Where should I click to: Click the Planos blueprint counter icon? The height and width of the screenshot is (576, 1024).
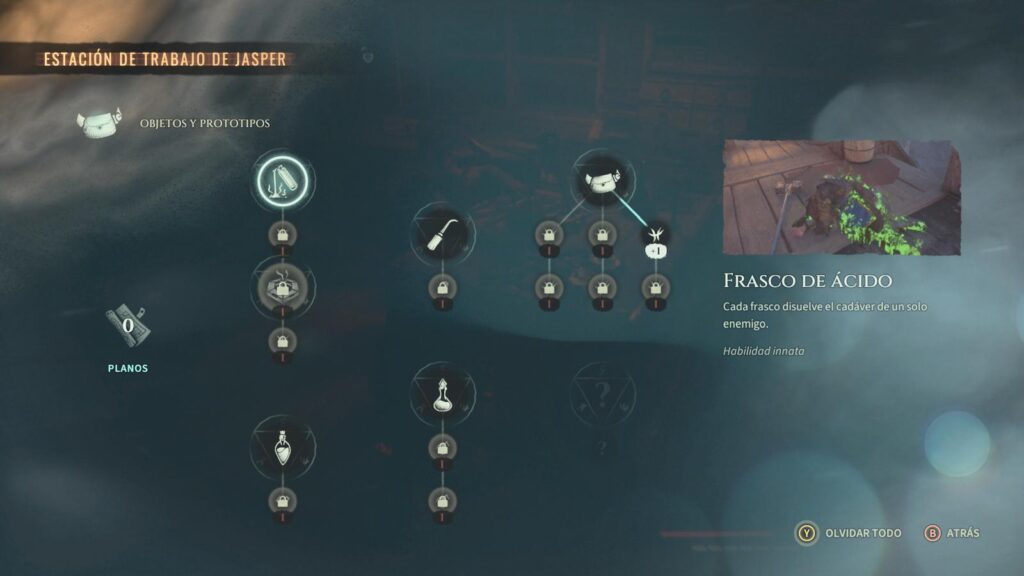click(127, 326)
